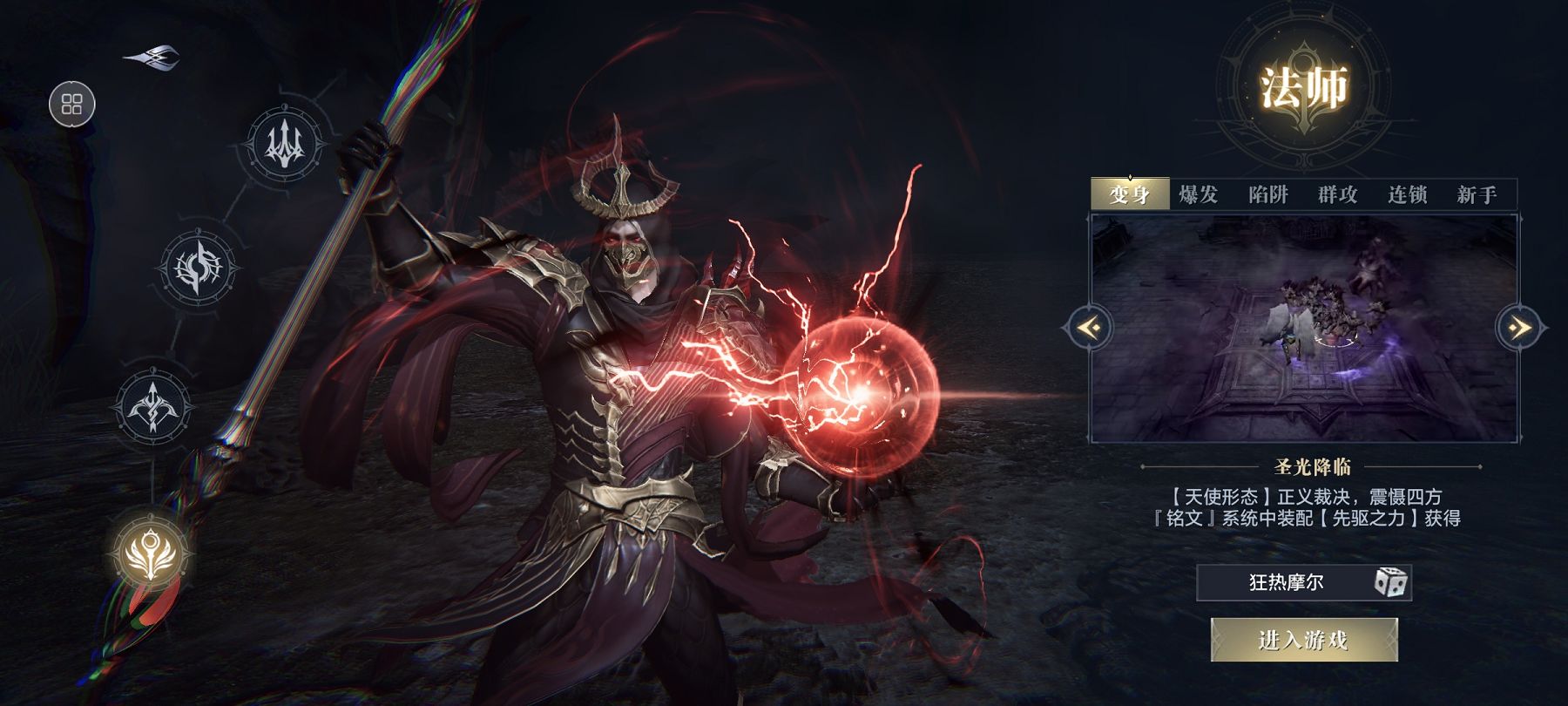Choose the 新手 tab
This screenshot has width=1568, height=706.
point(1477,194)
